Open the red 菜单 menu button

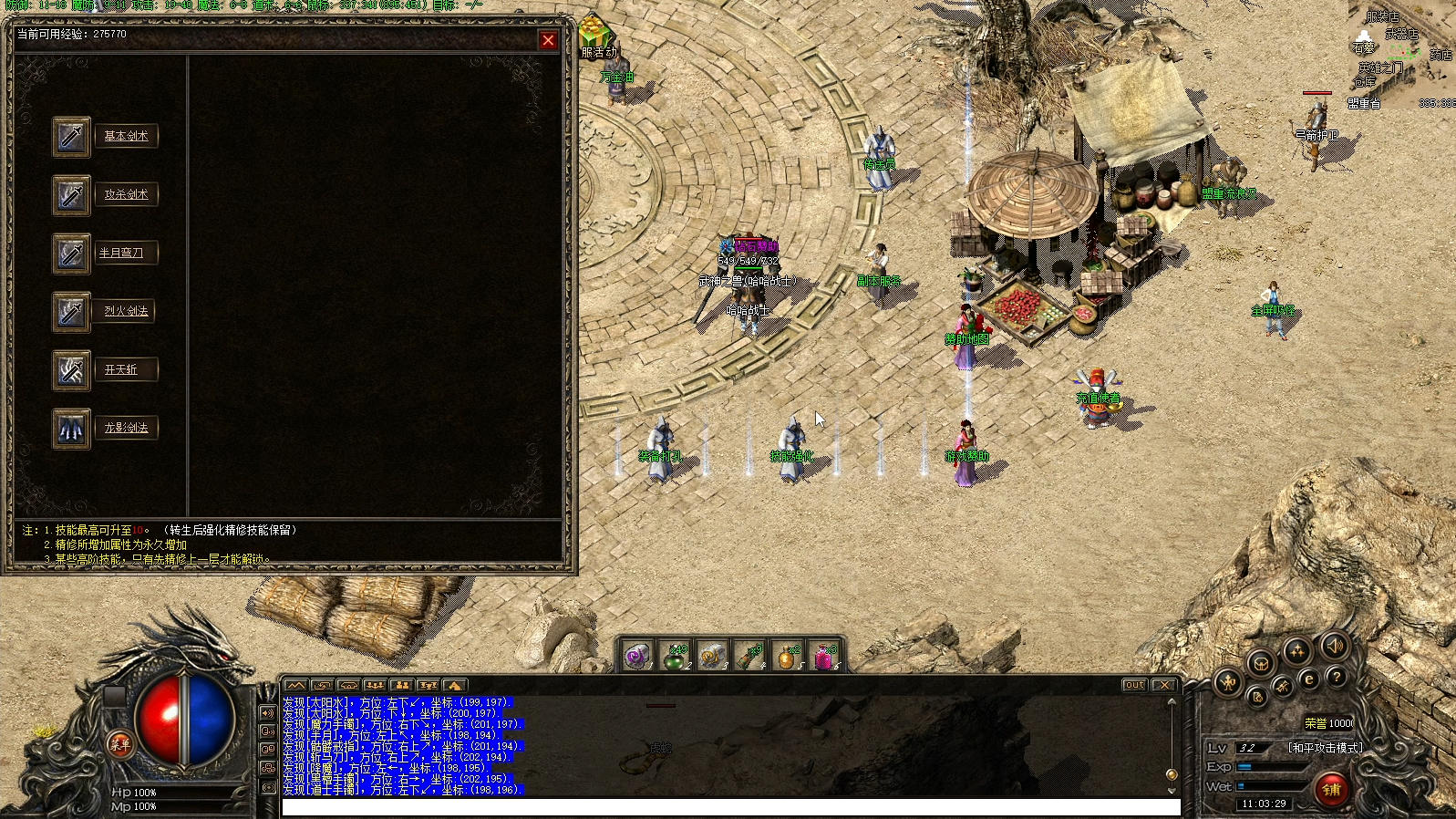120,744
